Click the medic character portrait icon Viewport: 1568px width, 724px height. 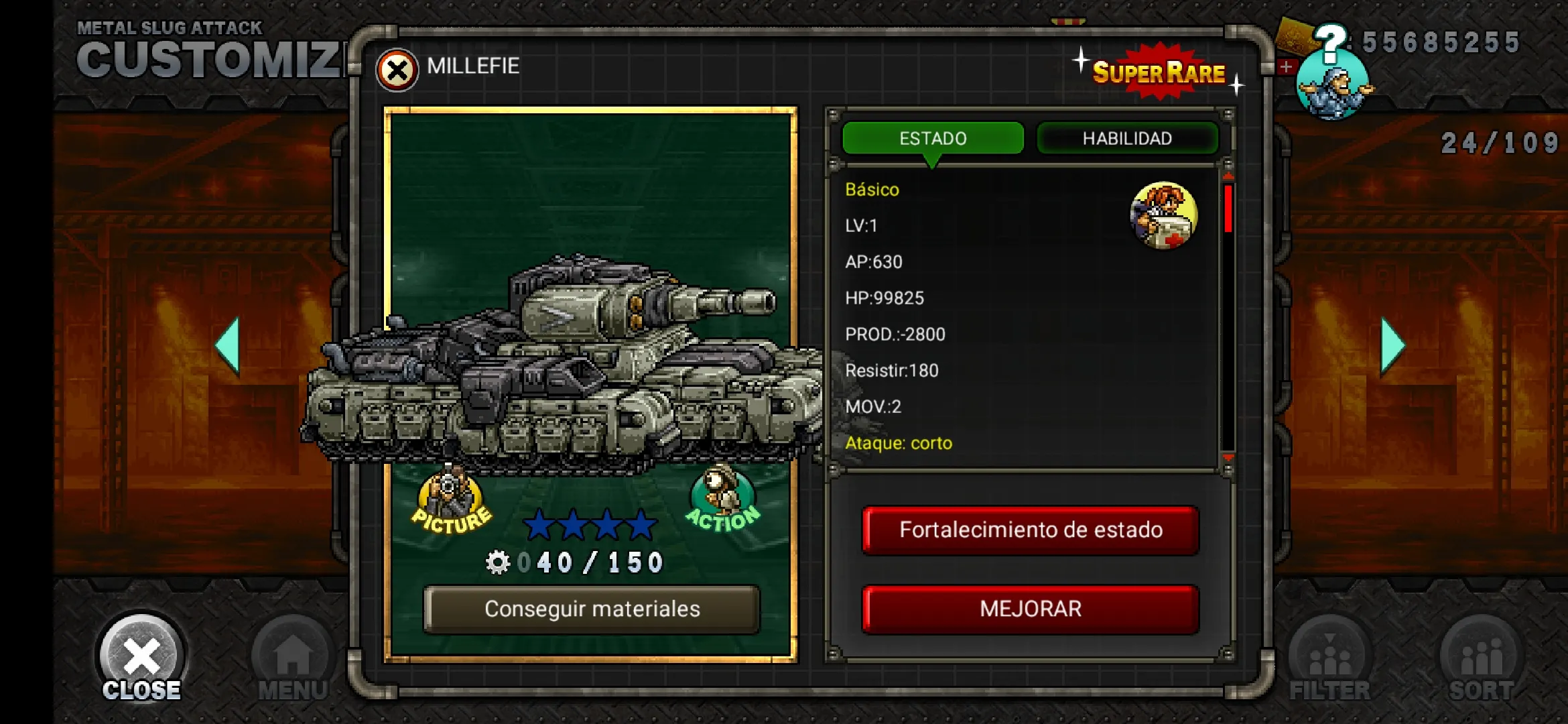point(1163,215)
